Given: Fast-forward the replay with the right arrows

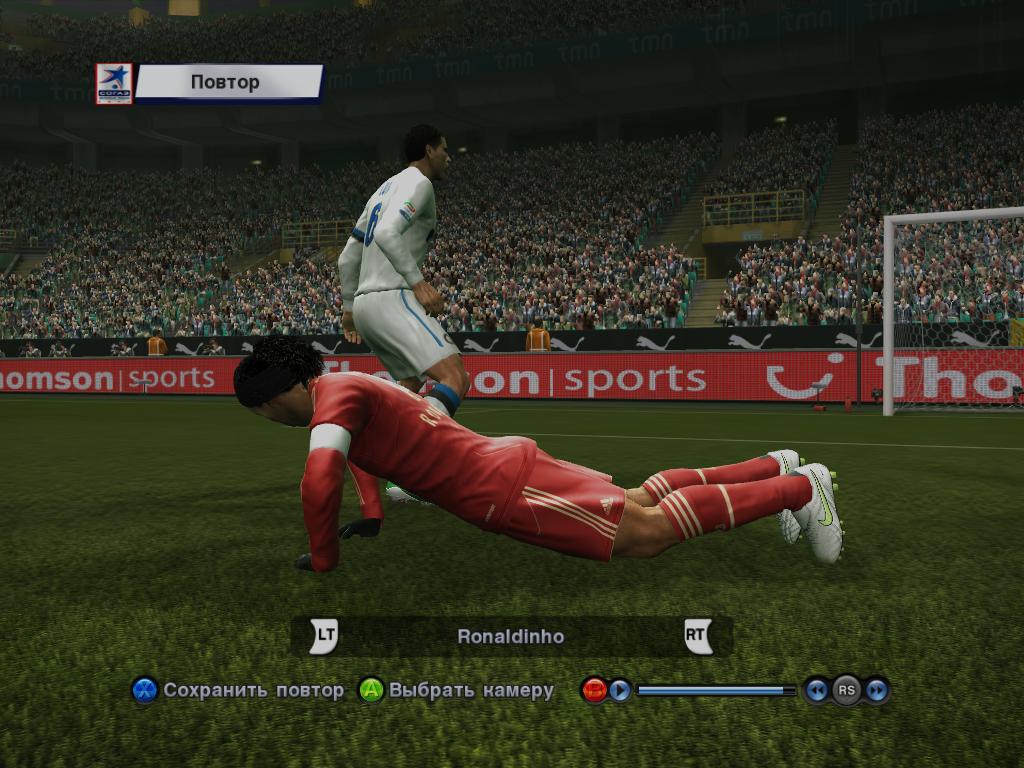Looking at the screenshot, I should pyautogui.click(x=877, y=690).
